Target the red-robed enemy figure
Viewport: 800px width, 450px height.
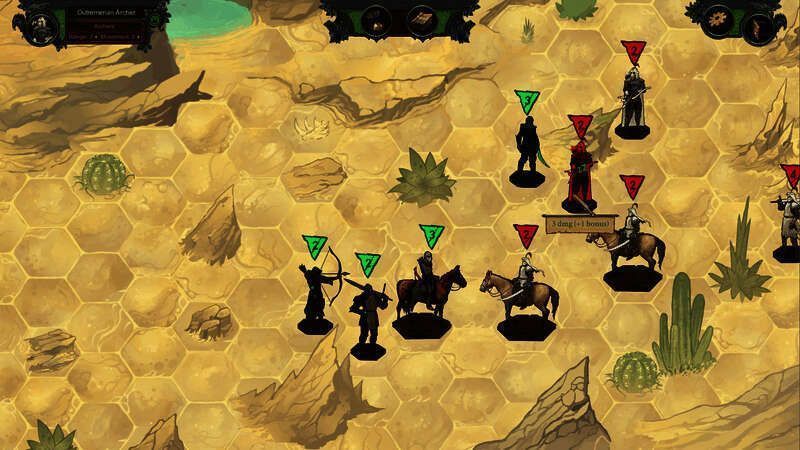click(578, 175)
